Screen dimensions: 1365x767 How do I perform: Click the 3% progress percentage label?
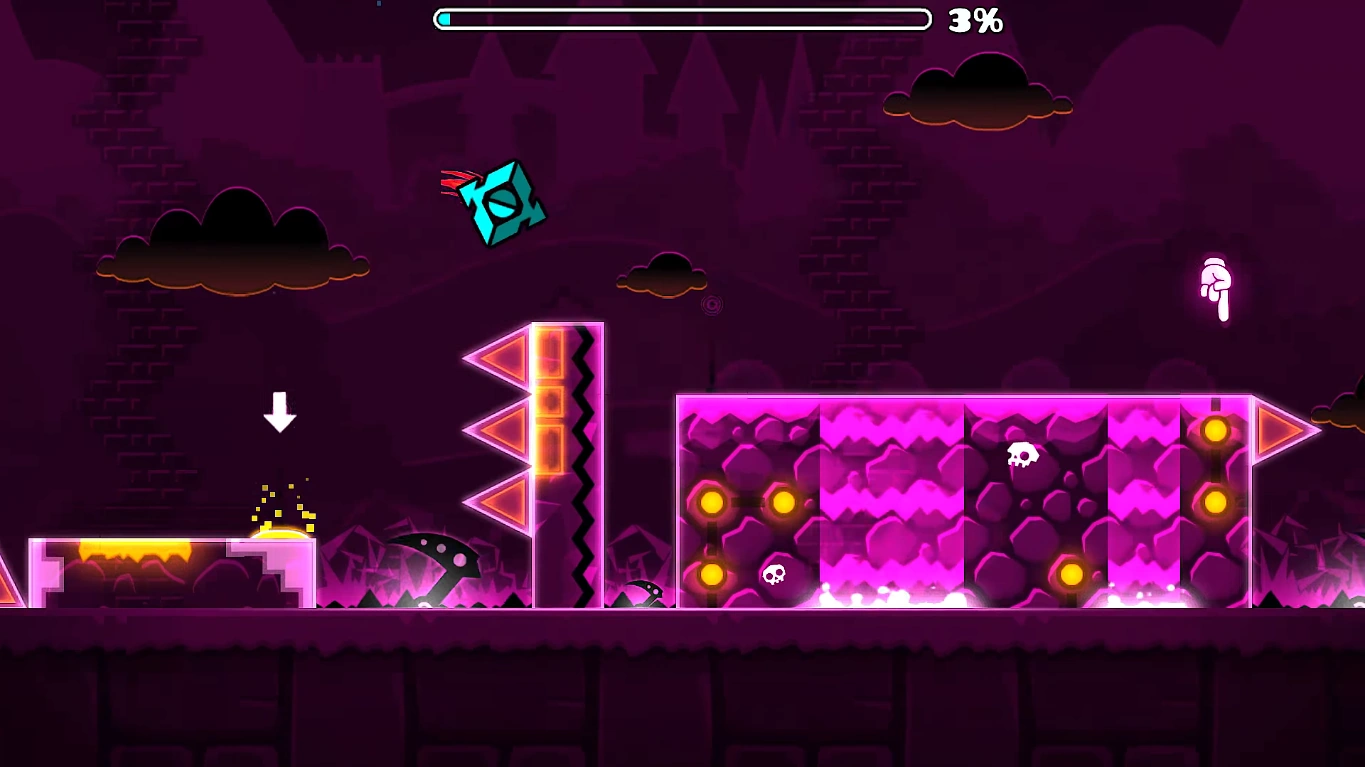click(x=974, y=19)
